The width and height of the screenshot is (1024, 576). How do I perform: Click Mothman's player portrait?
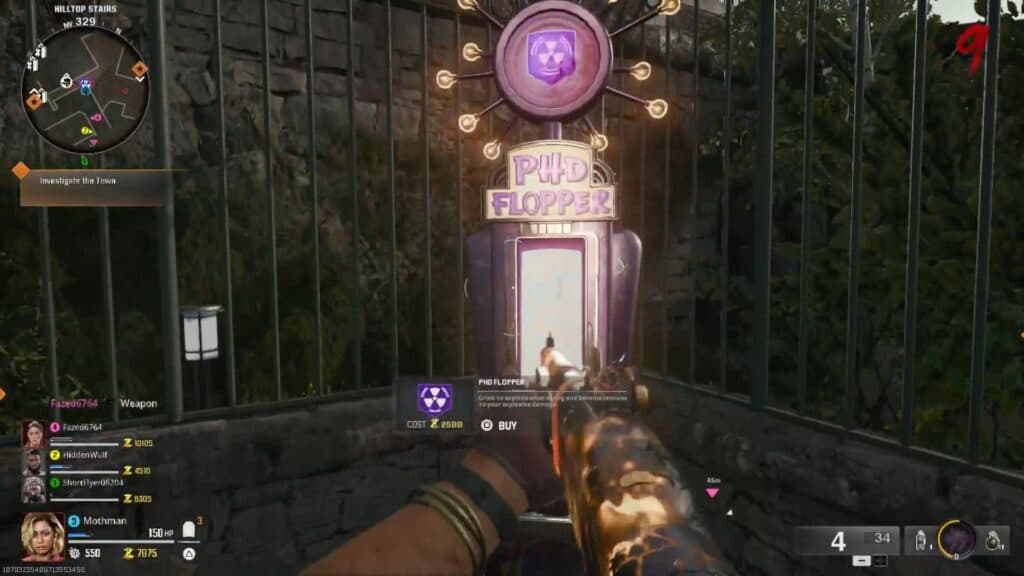click(x=43, y=535)
